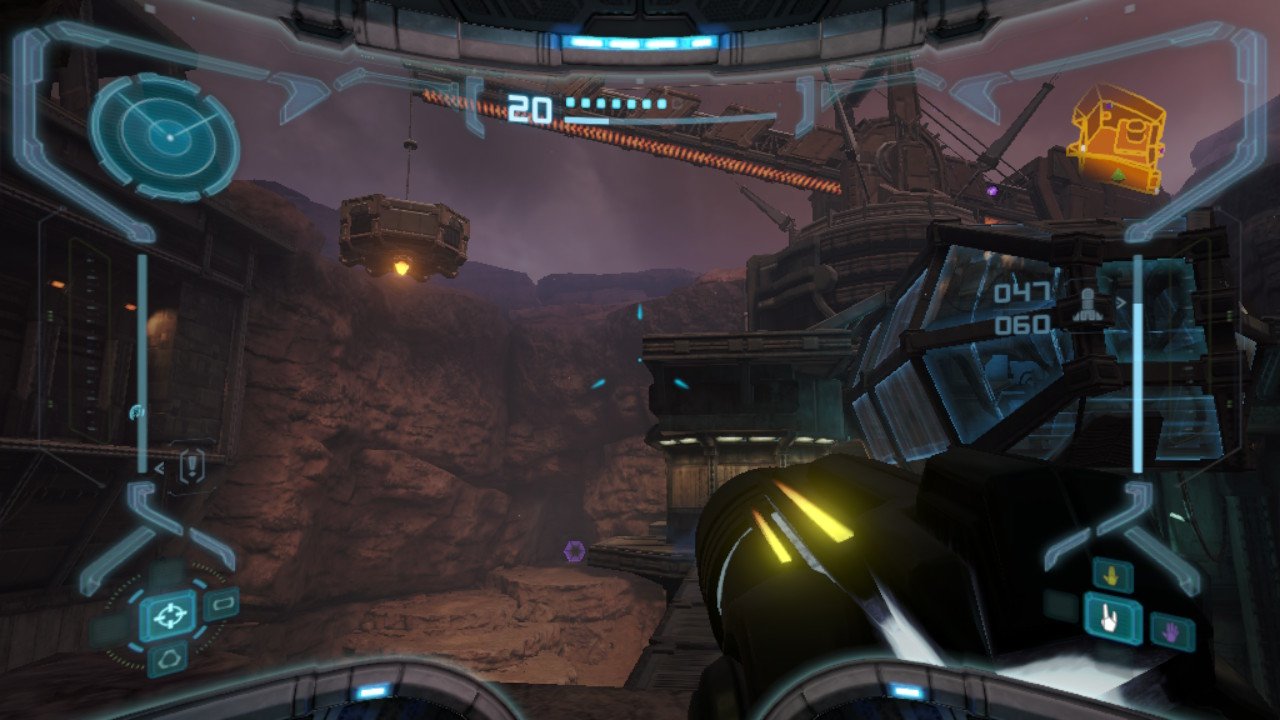Click the exclamation mark hazard indicator

pos(191,465)
